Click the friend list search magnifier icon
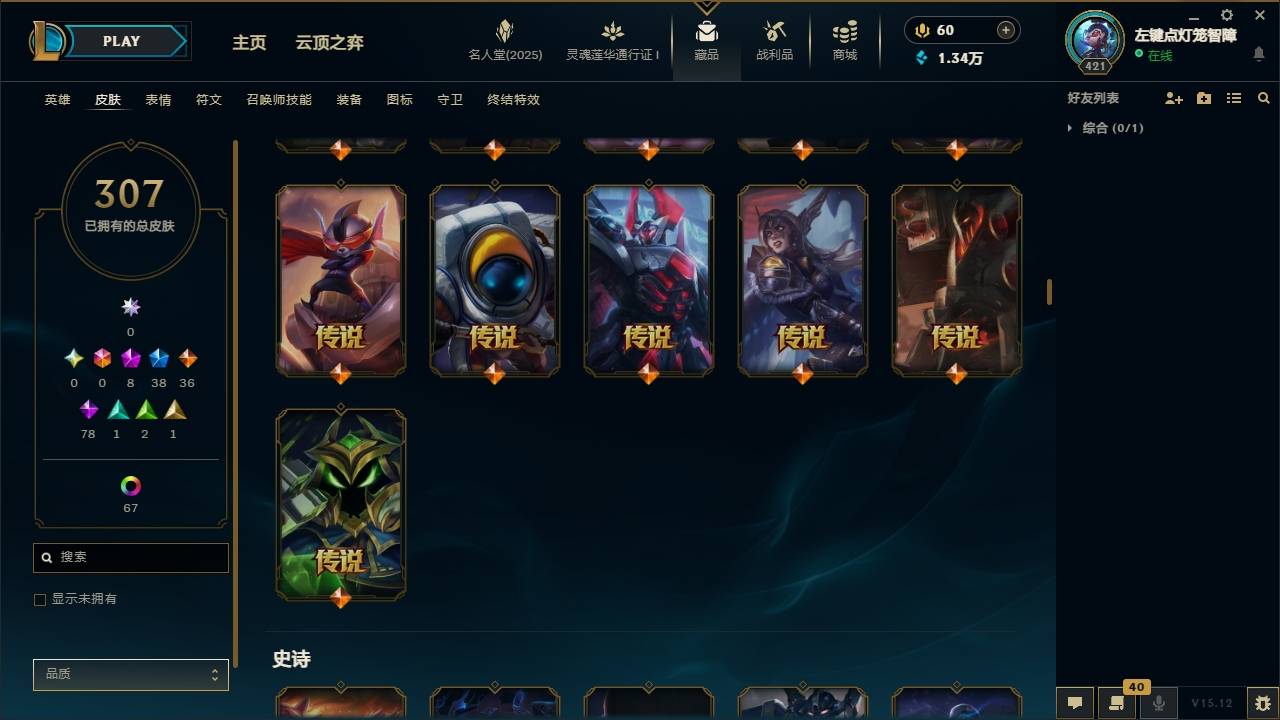 click(x=1264, y=98)
